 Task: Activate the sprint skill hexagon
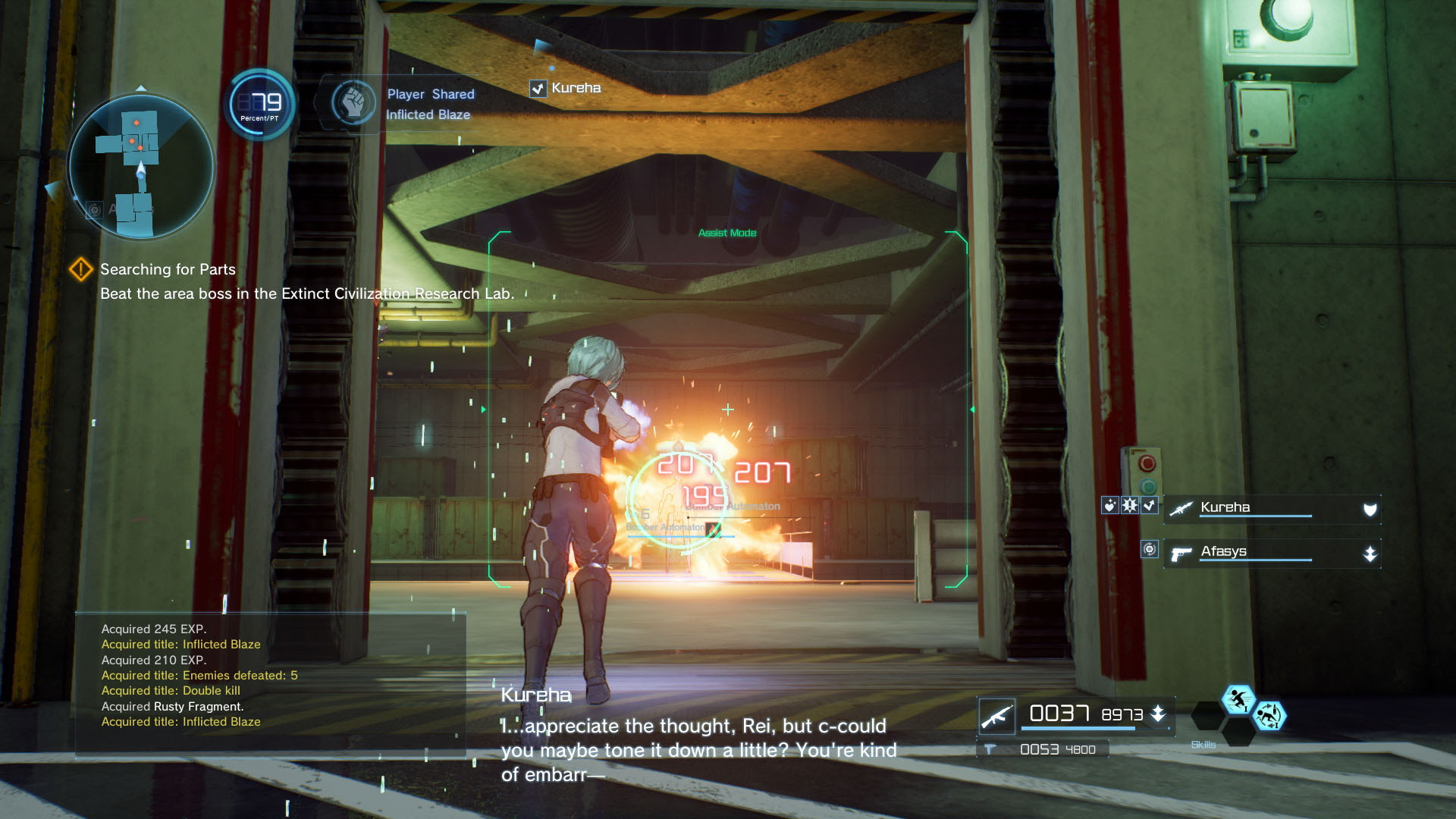point(1238,700)
